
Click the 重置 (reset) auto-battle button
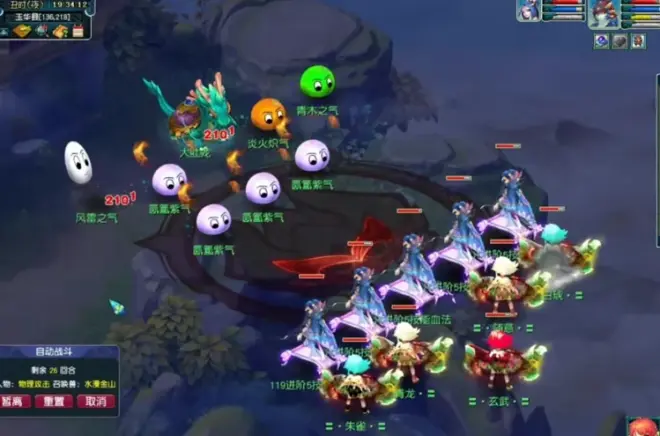pyautogui.click(x=53, y=401)
